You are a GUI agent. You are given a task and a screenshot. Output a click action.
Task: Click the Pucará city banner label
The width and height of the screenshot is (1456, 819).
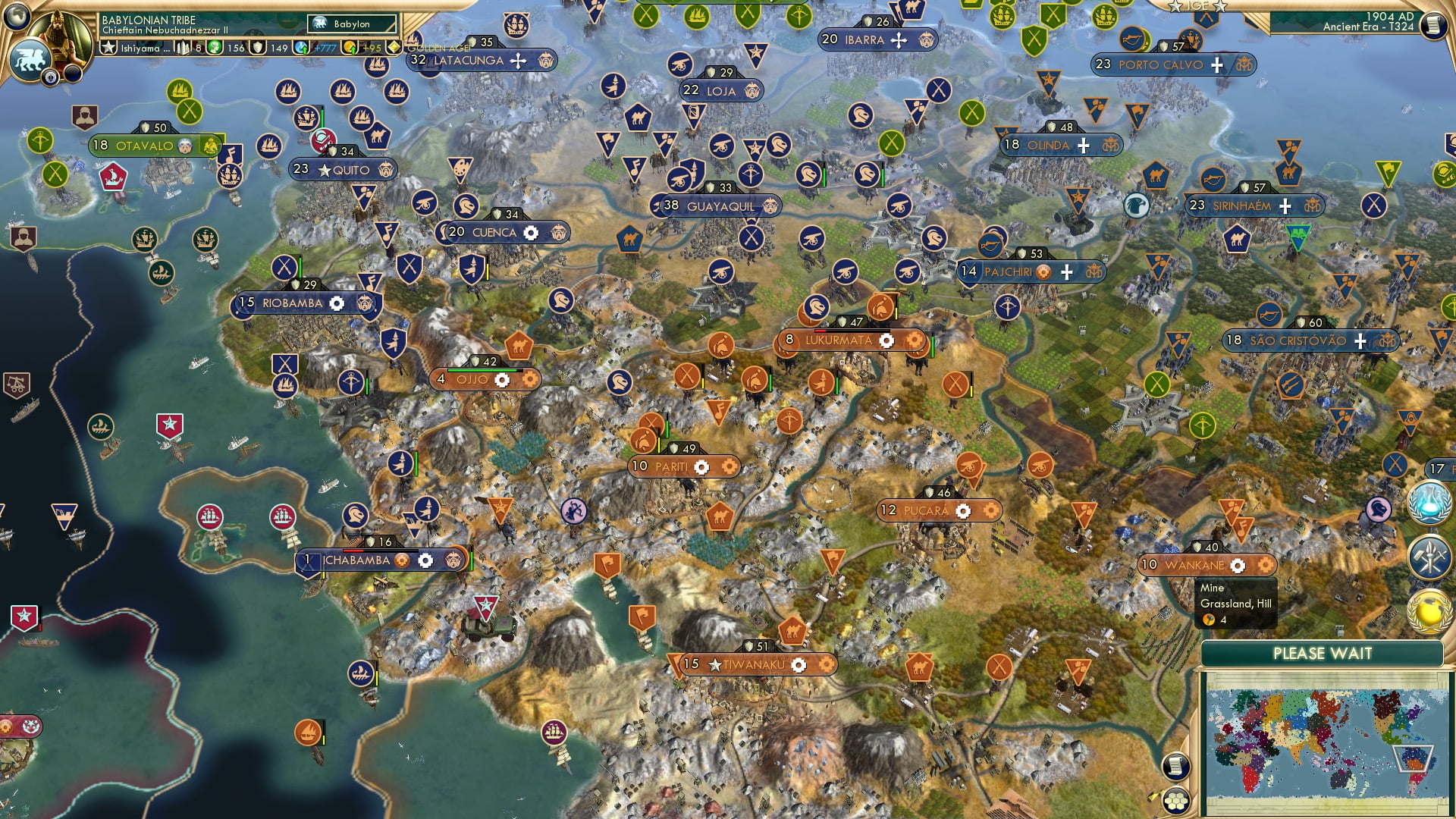tap(928, 510)
